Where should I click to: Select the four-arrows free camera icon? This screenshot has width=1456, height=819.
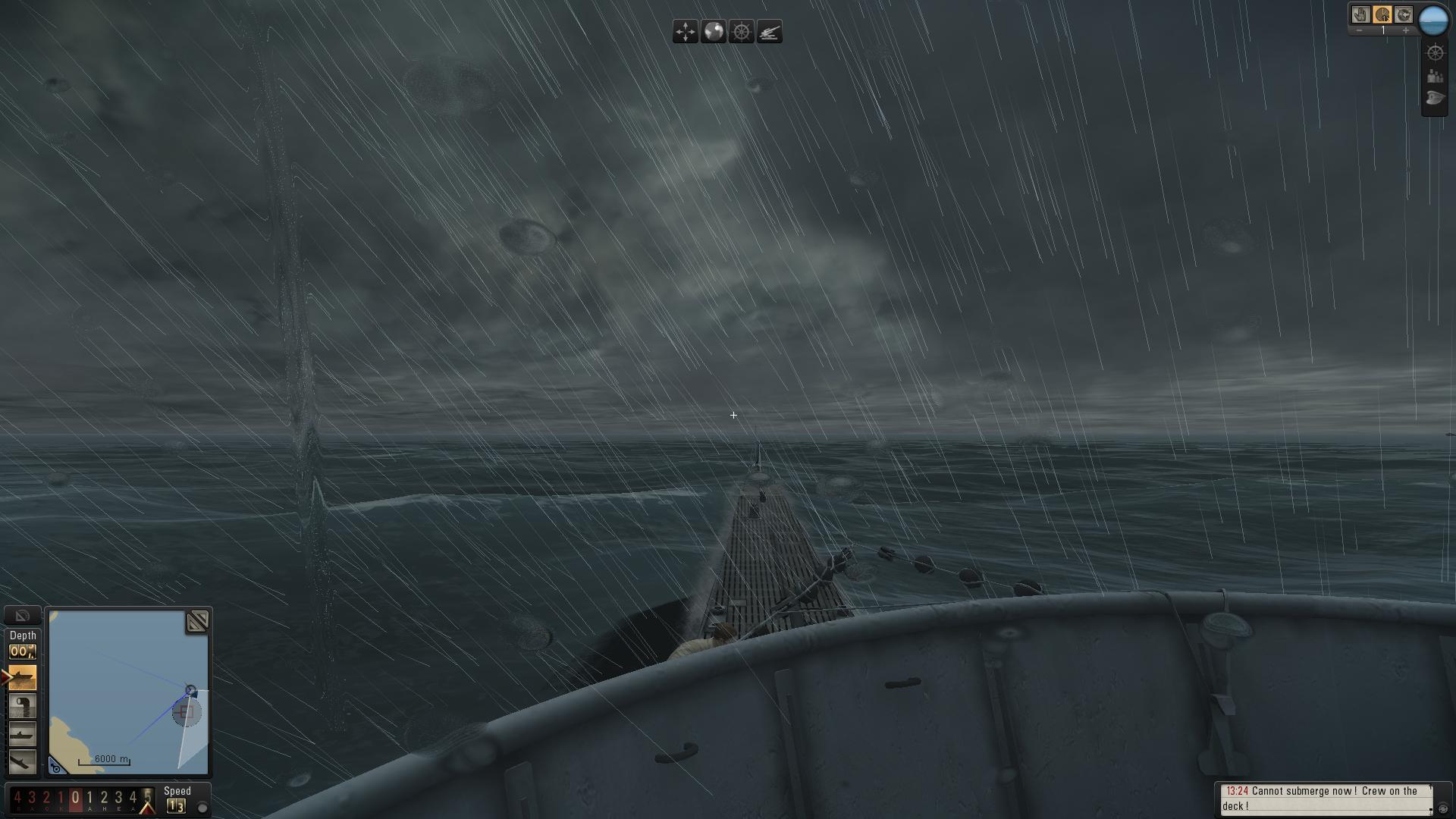[685, 32]
